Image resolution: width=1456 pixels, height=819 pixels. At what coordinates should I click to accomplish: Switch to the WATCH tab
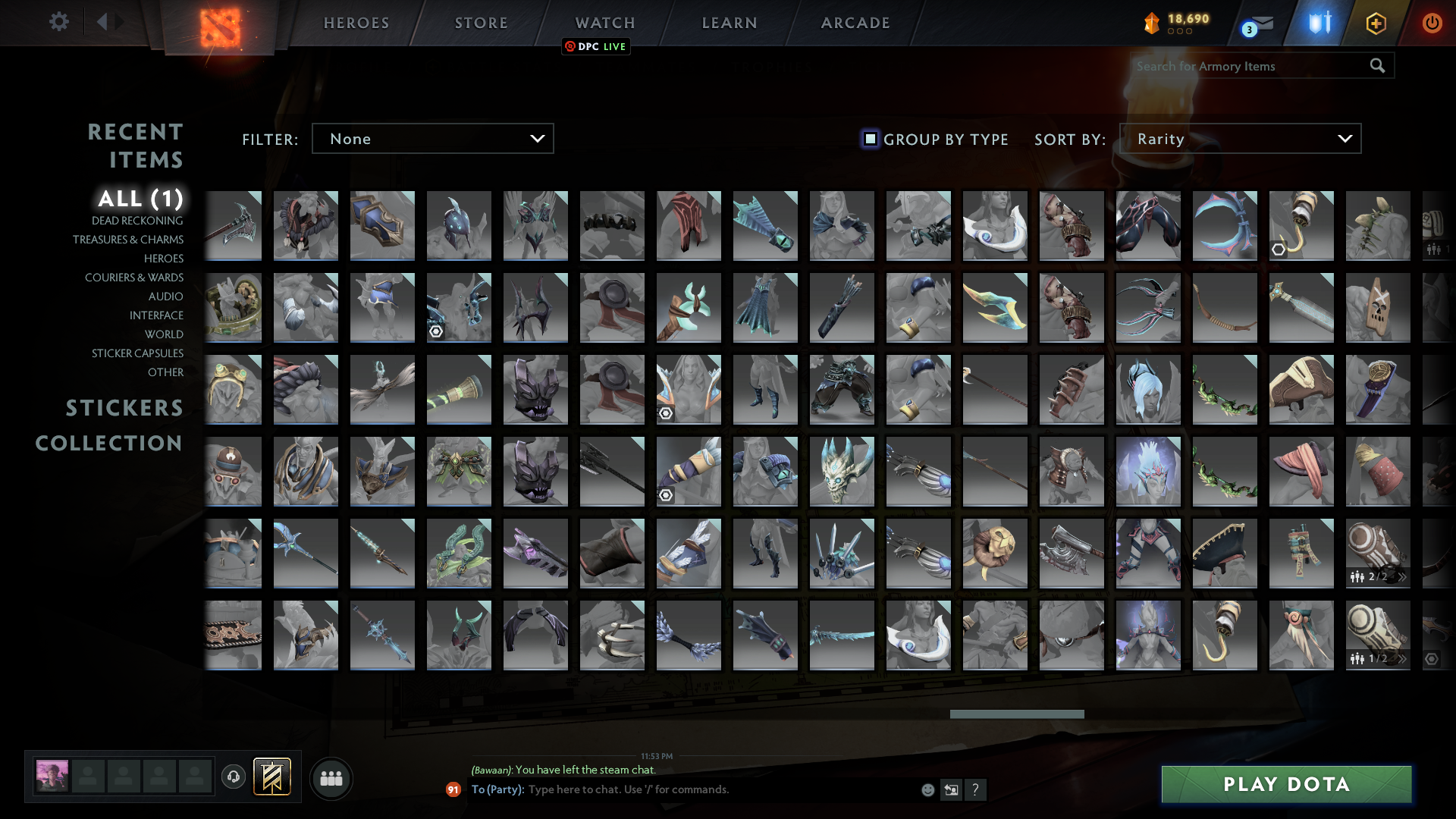tap(604, 22)
